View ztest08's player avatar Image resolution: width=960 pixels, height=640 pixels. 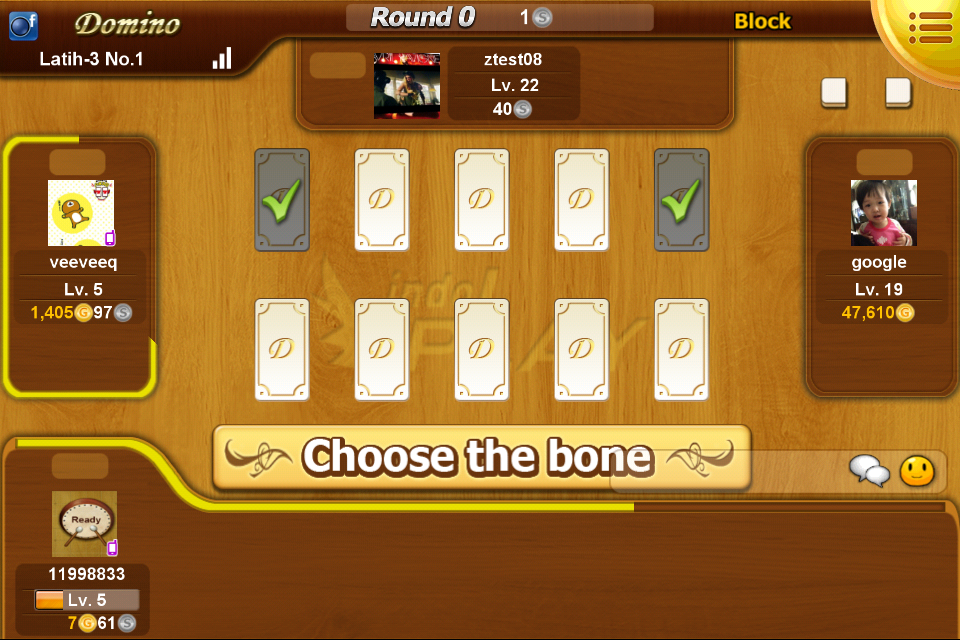pos(407,86)
